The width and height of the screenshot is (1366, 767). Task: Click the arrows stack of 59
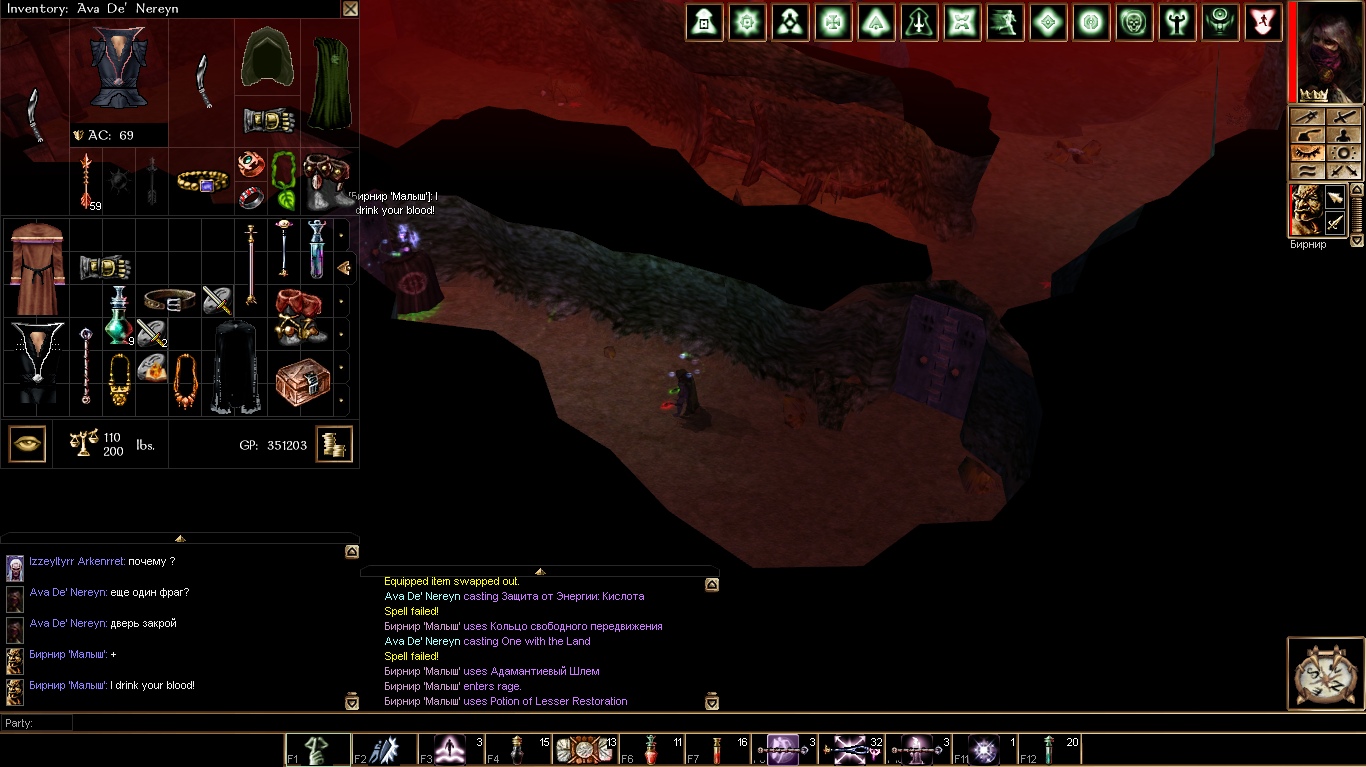[x=88, y=181]
